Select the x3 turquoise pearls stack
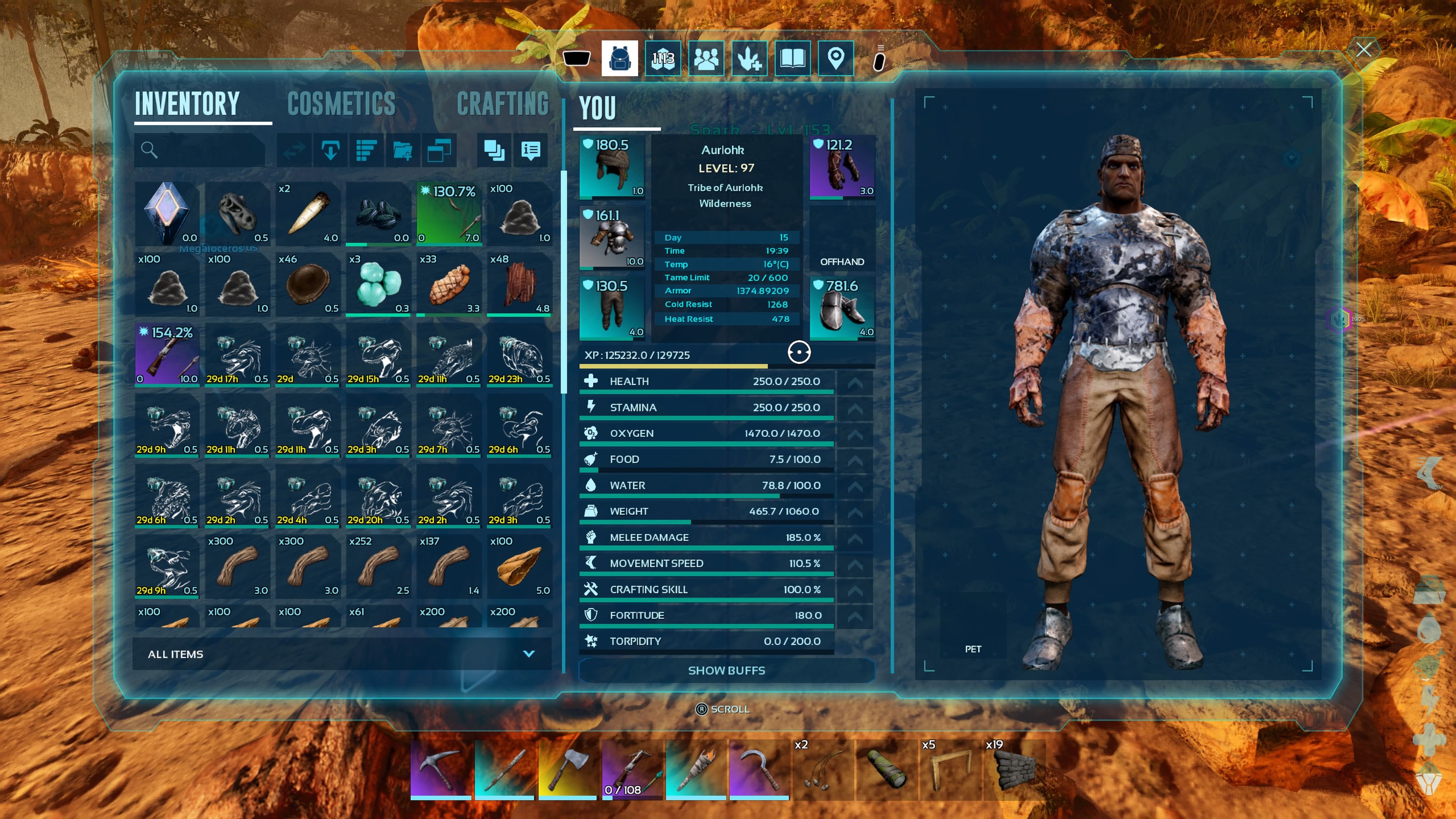 pyautogui.click(x=378, y=284)
